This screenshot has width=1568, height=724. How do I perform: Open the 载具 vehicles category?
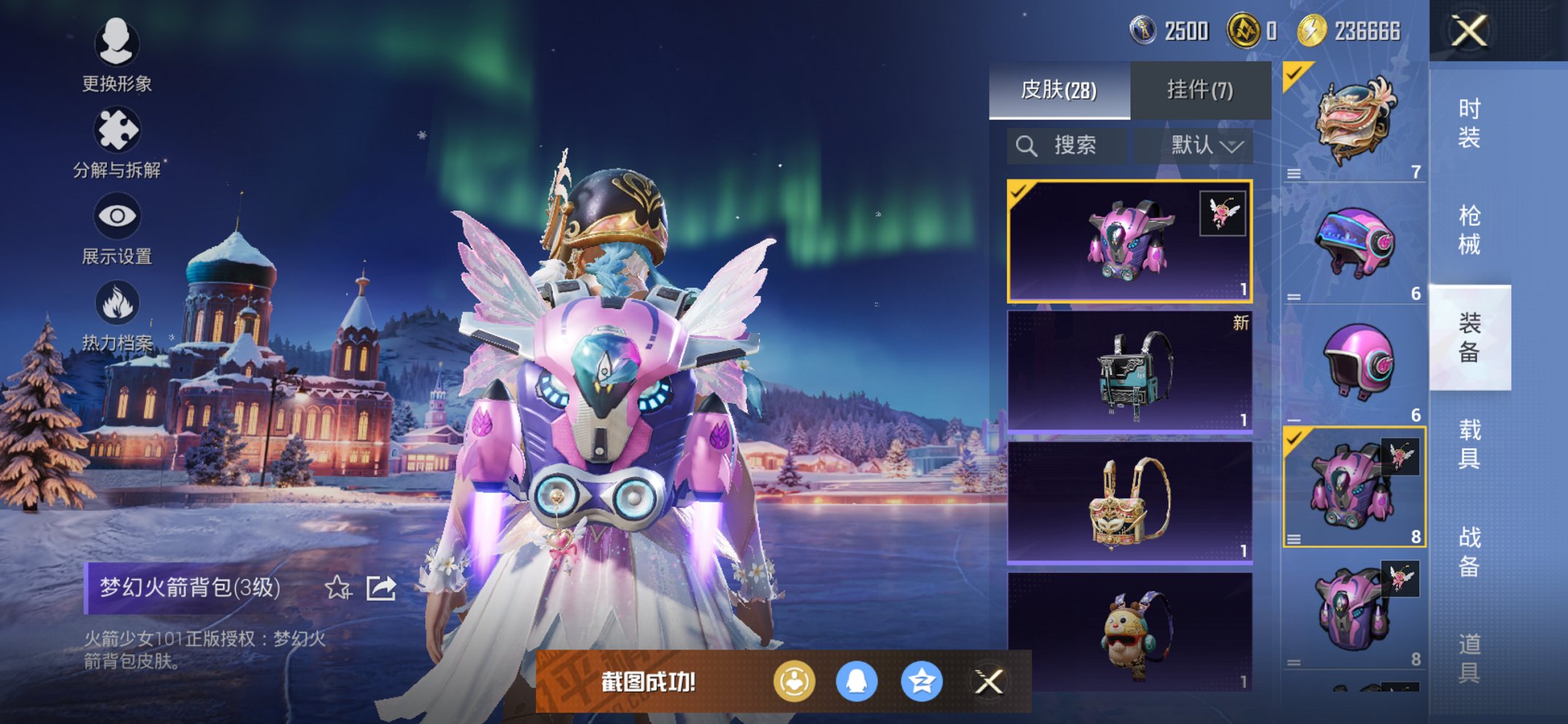(1469, 444)
